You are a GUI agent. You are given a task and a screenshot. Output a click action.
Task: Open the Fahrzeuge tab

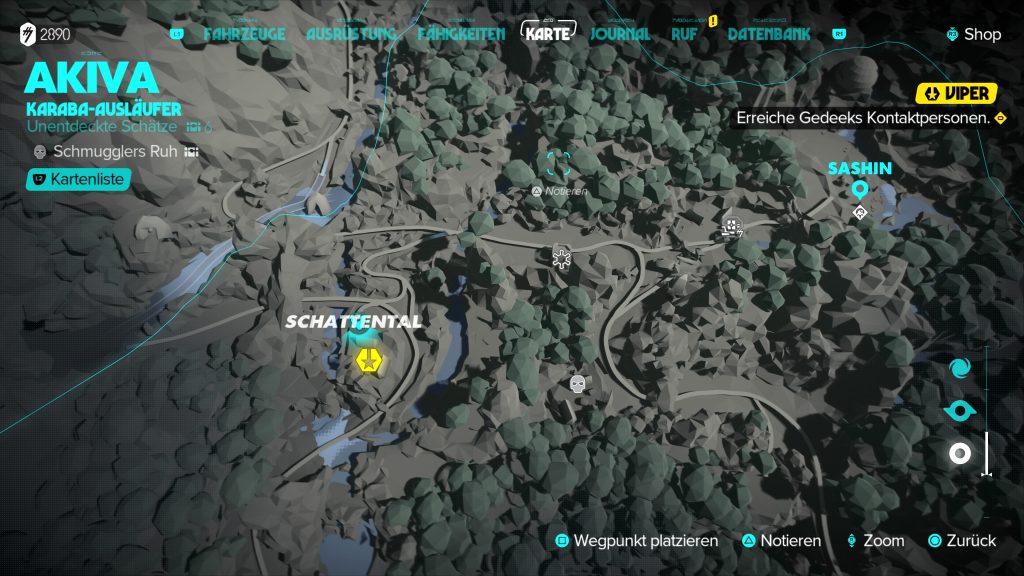click(x=244, y=34)
